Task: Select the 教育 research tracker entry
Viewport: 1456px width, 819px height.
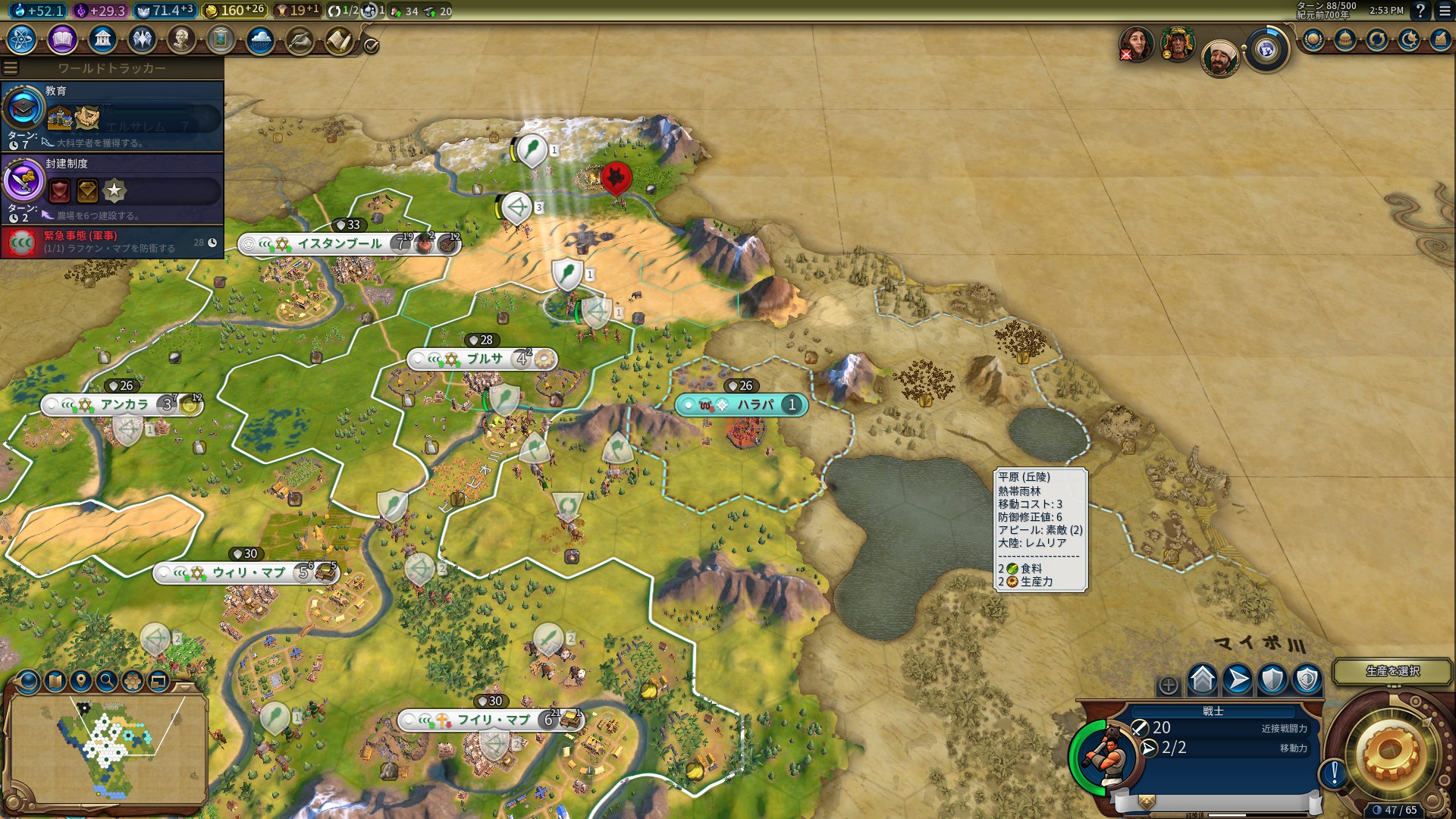Action: tap(114, 115)
